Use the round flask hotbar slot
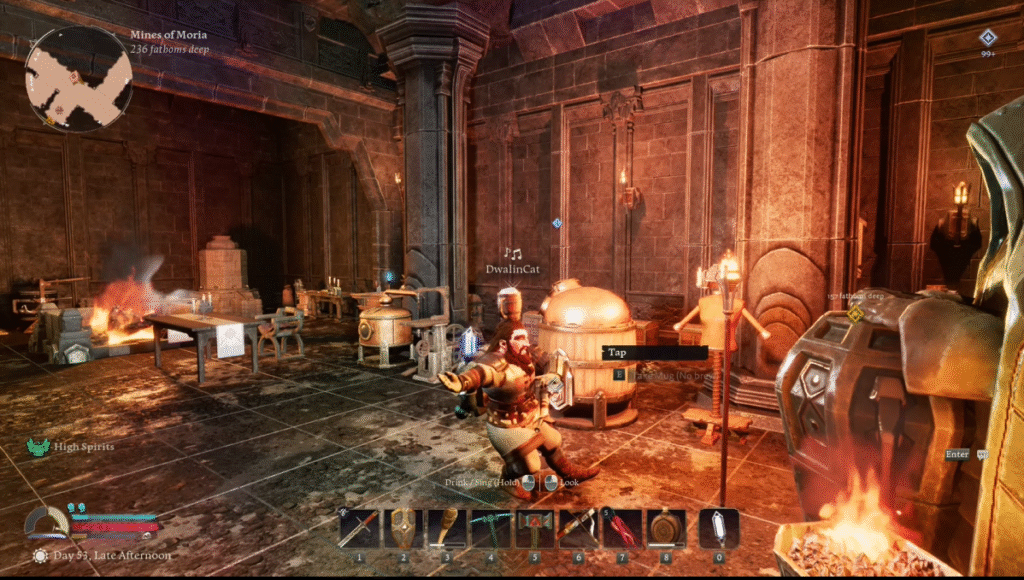Image resolution: width=1024 pixels, height=580 pixels. [665, 528]
